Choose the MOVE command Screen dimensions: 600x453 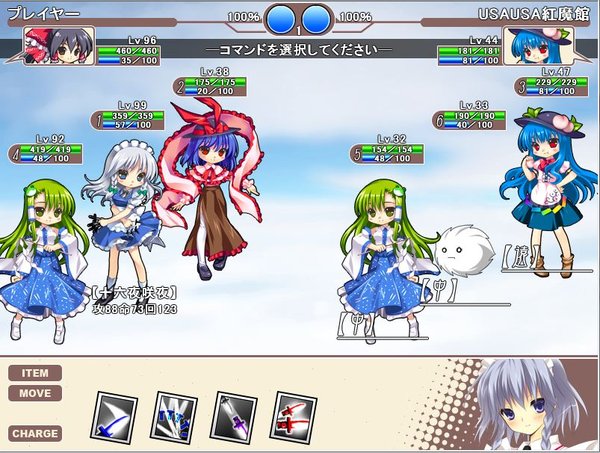(35, 393)
